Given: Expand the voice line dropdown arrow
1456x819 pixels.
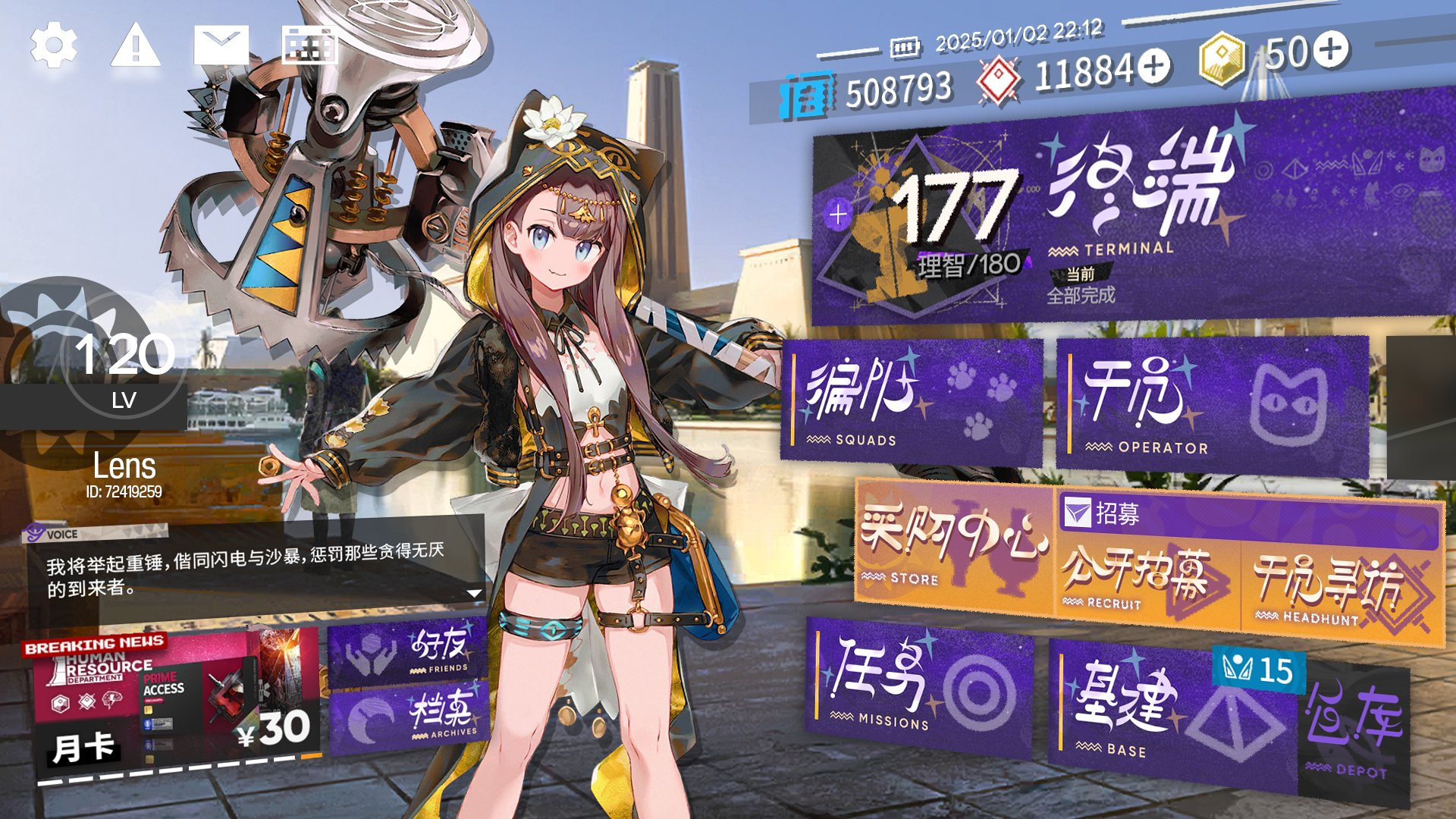Looking at the screenshot, I should (x=475, y=593).
